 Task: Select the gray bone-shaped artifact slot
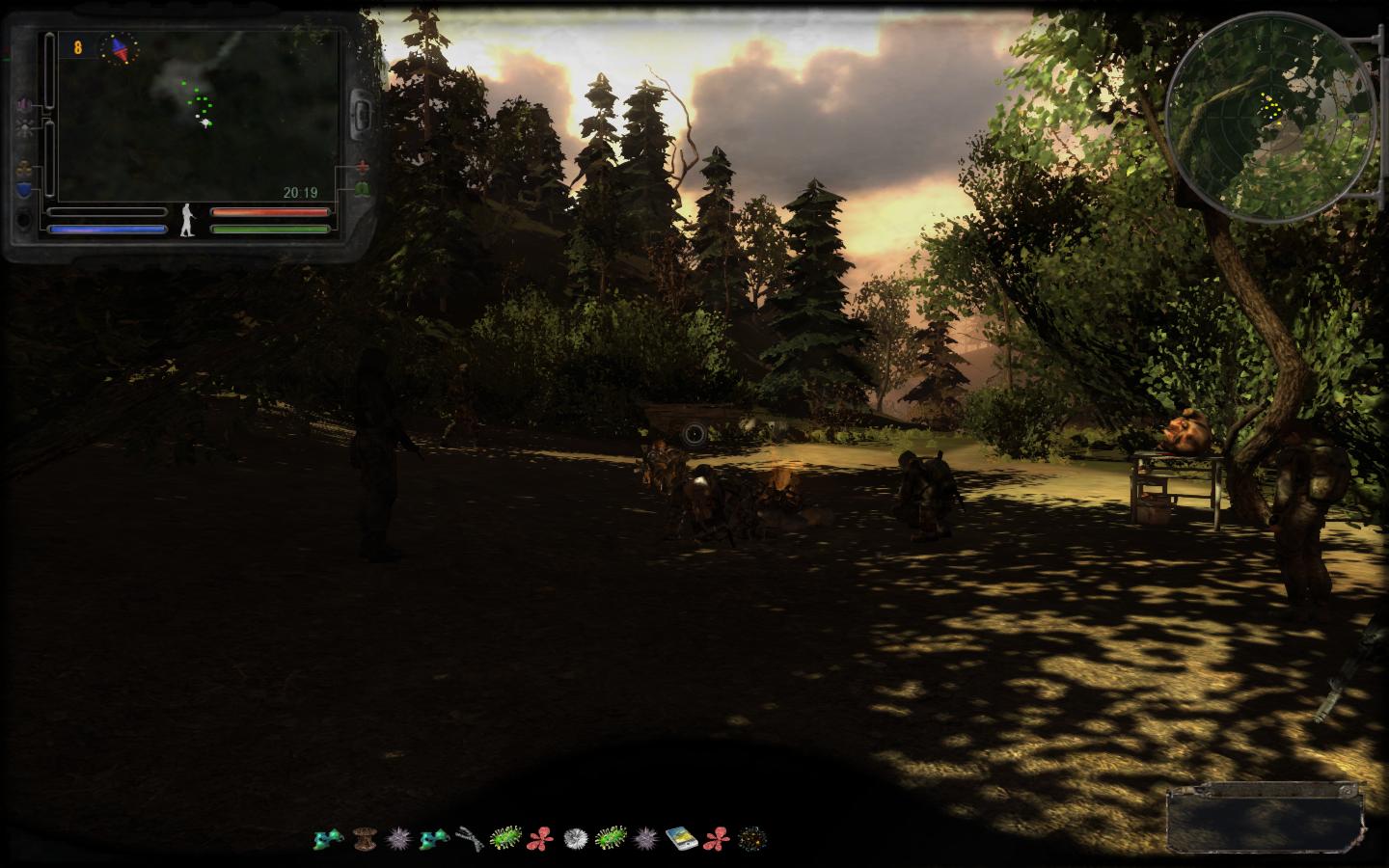(469, 837)
